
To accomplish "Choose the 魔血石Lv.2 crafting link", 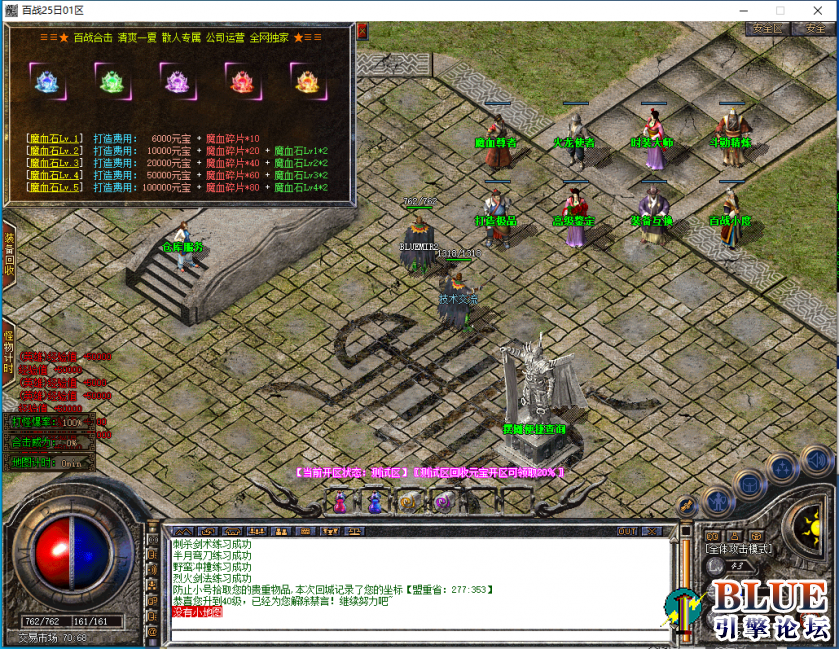I will click(54, 151).
